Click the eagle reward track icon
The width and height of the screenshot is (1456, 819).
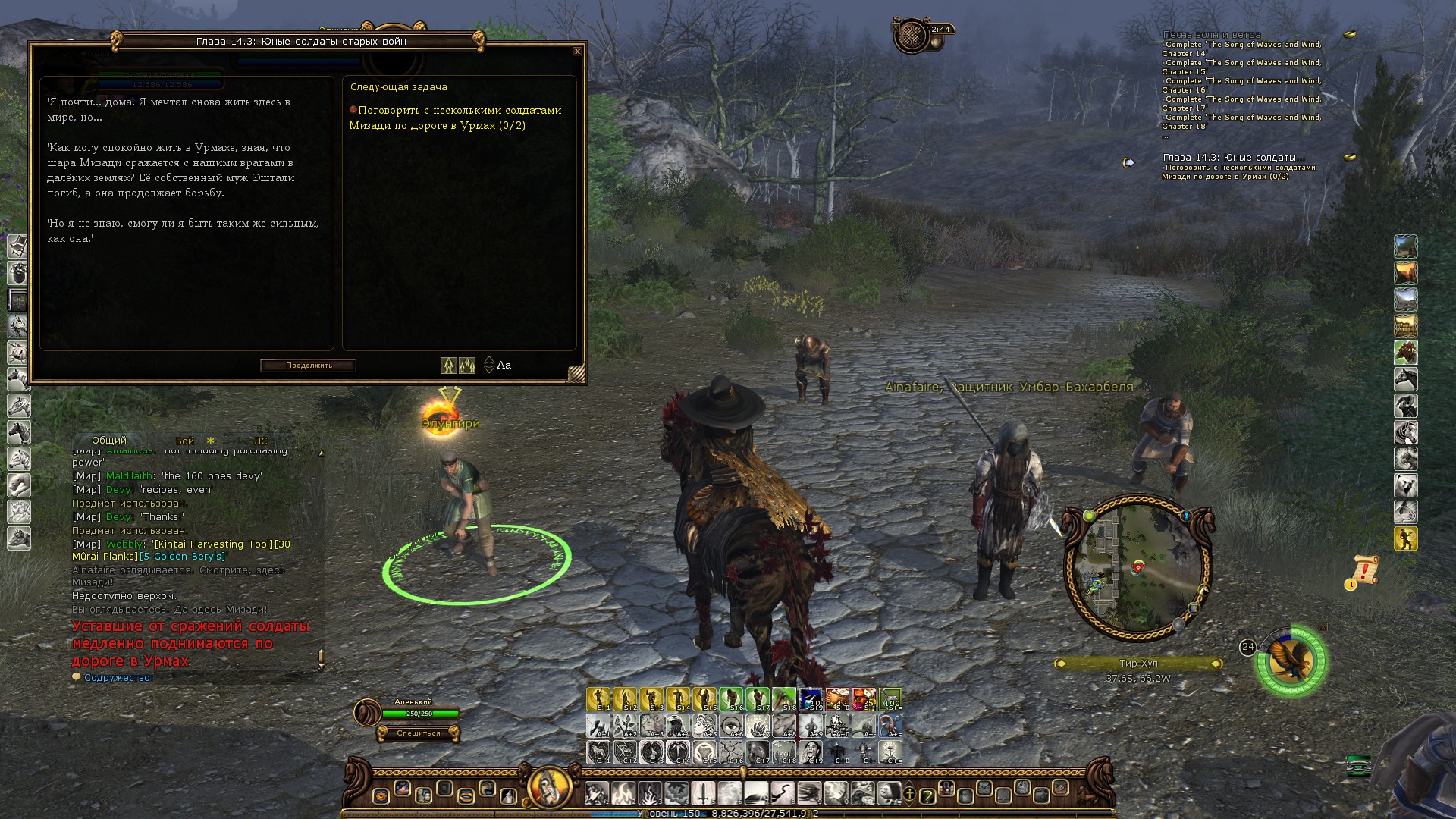point(1292,661)
